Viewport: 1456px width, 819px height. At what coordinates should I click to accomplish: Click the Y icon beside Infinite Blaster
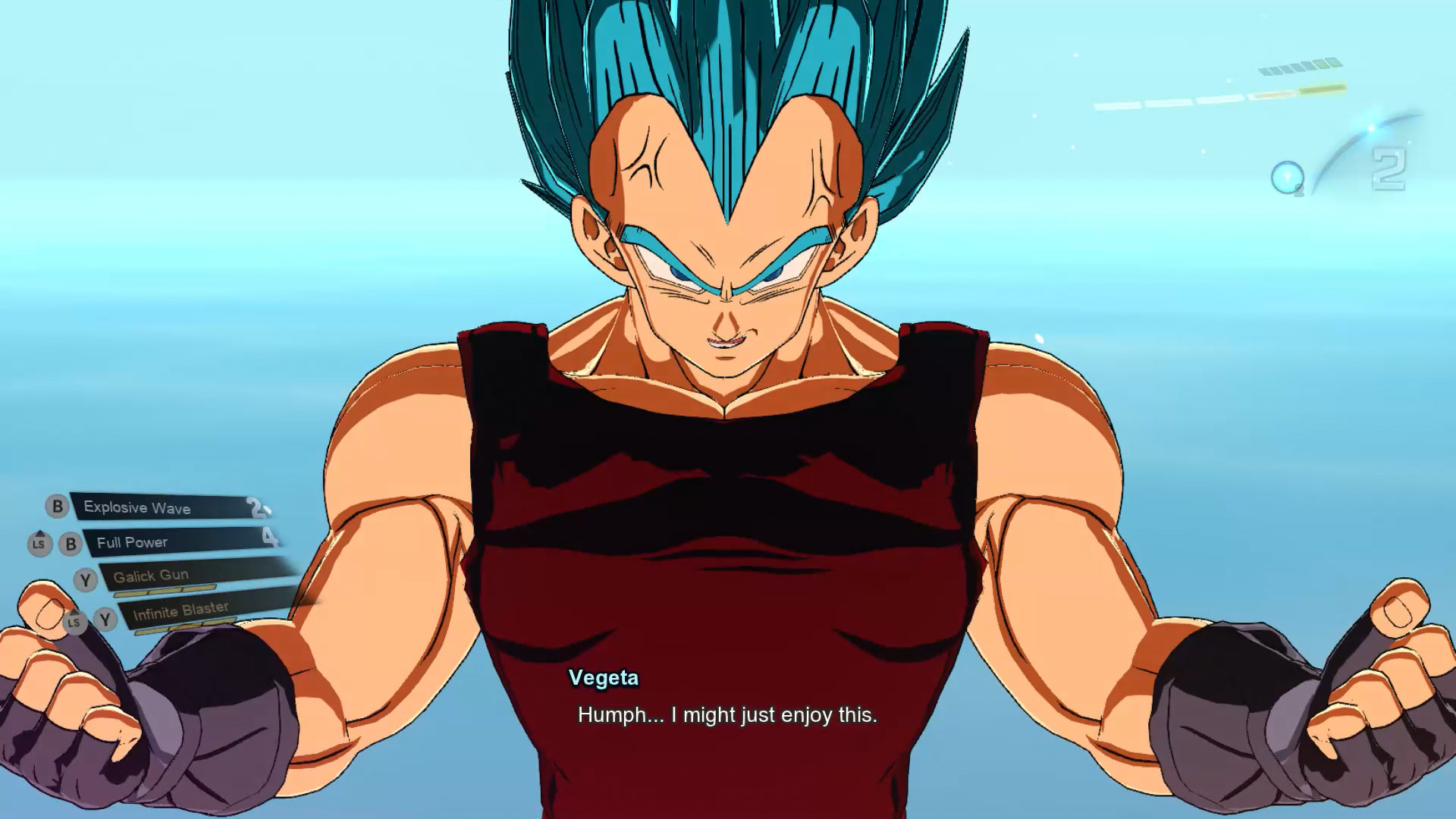point(105,618)
